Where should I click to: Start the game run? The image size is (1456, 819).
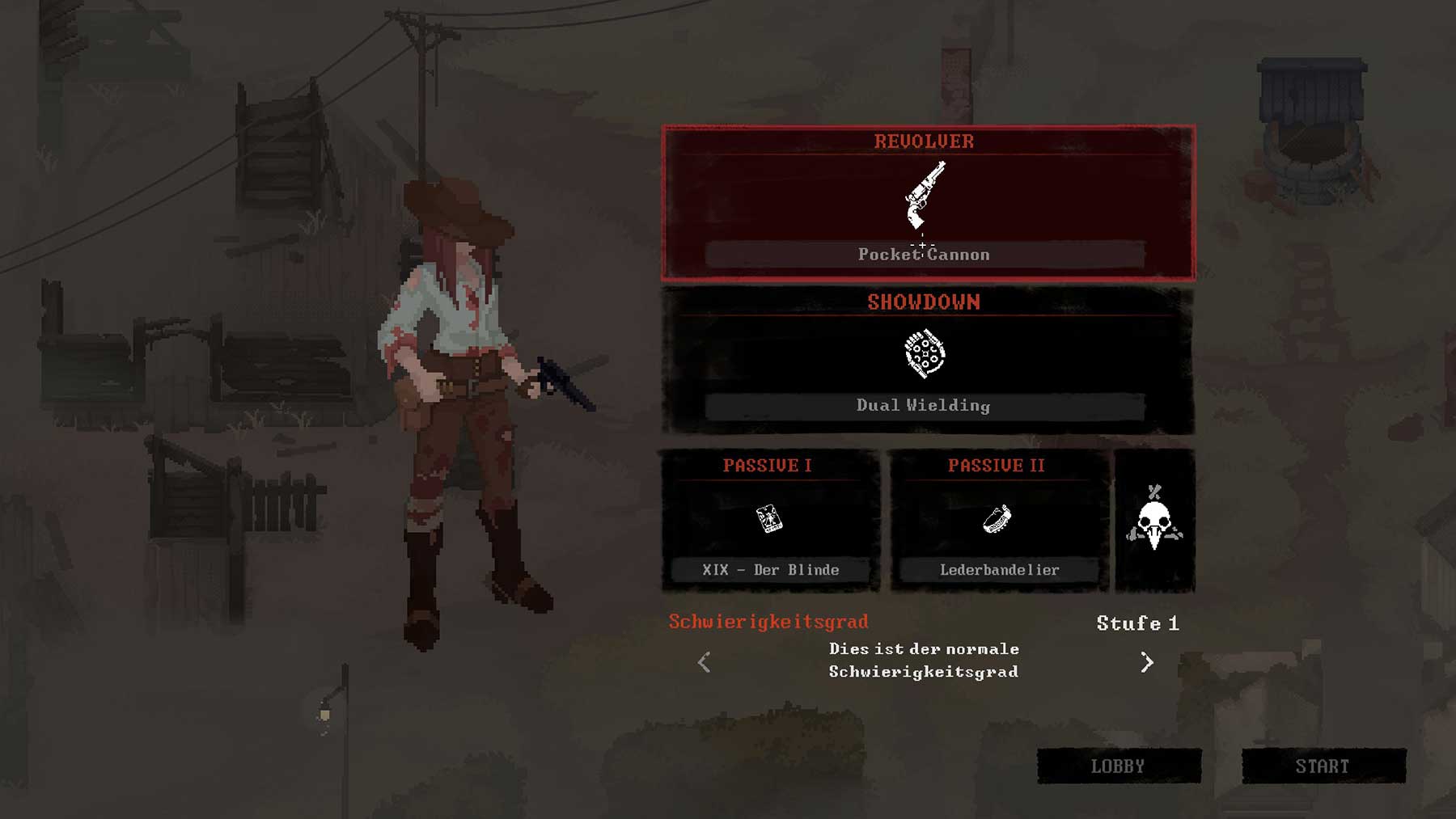1323,766
